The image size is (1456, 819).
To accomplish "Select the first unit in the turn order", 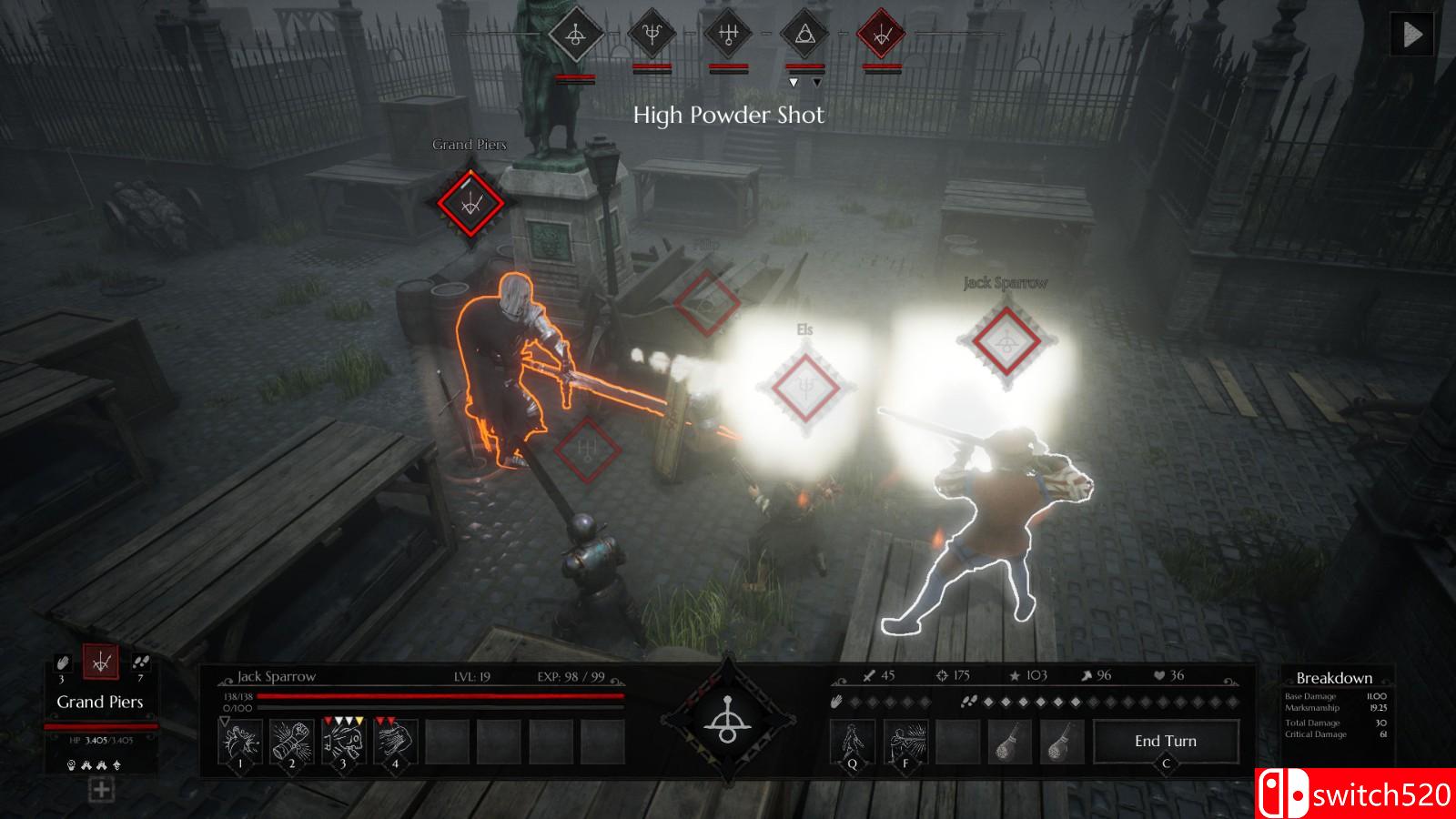I will [x=575, y=36].
